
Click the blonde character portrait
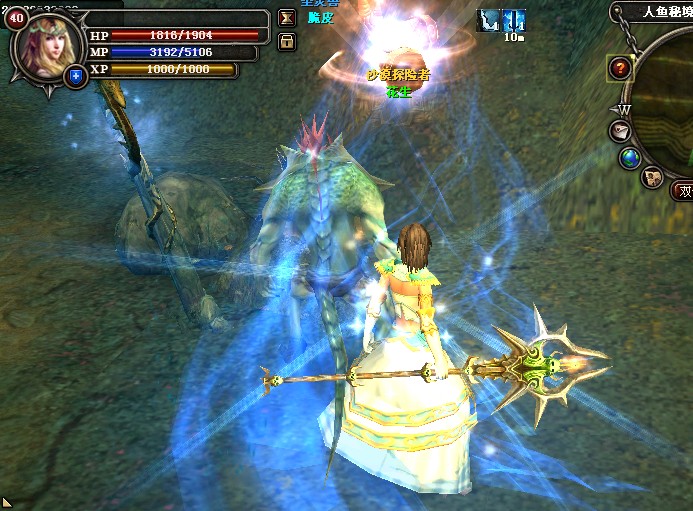(46, 46)
